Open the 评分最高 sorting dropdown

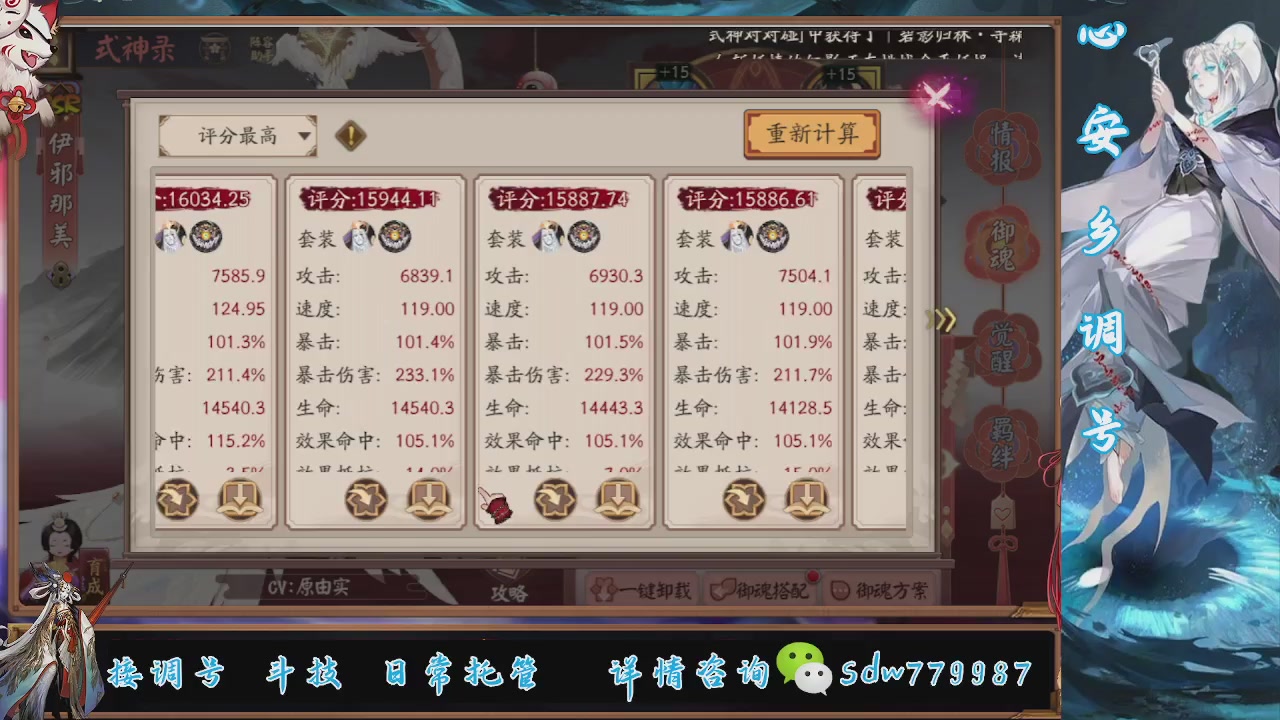click(x=237, y=136)
